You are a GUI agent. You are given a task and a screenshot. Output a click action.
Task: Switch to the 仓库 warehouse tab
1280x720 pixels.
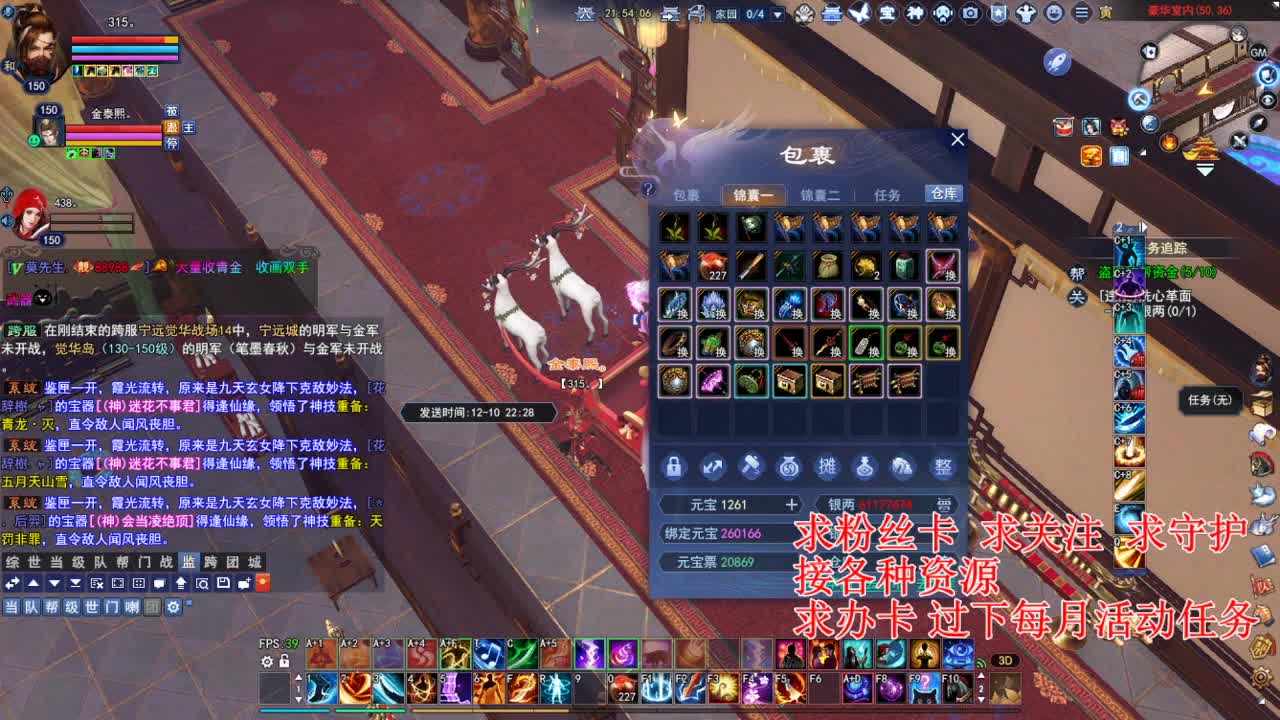point(945,194)
